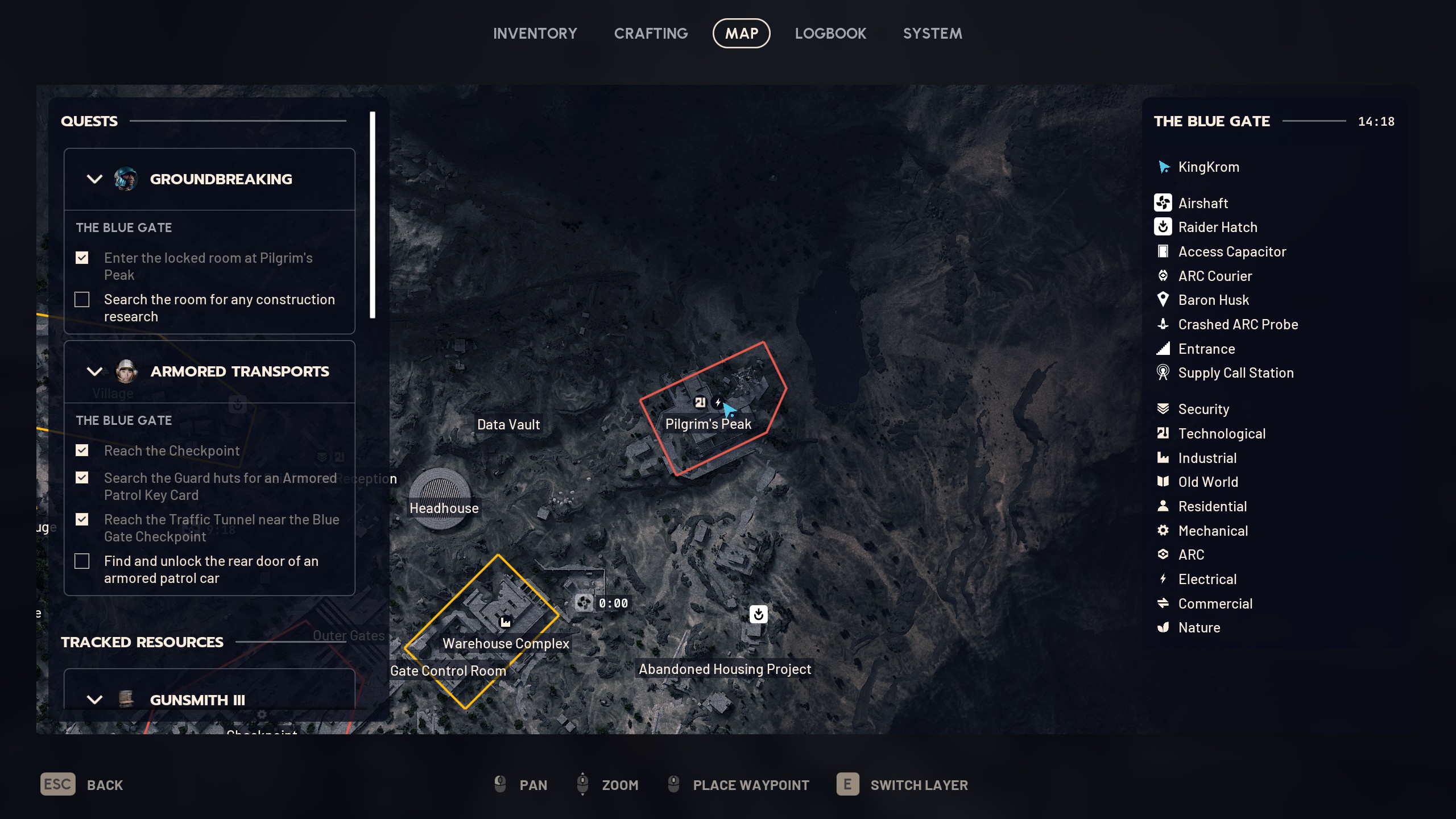Image resolution: width=1456 pixels, height=819 pixels.
Task: Click the Raider Hatch legend icon
Action: 1164,227
